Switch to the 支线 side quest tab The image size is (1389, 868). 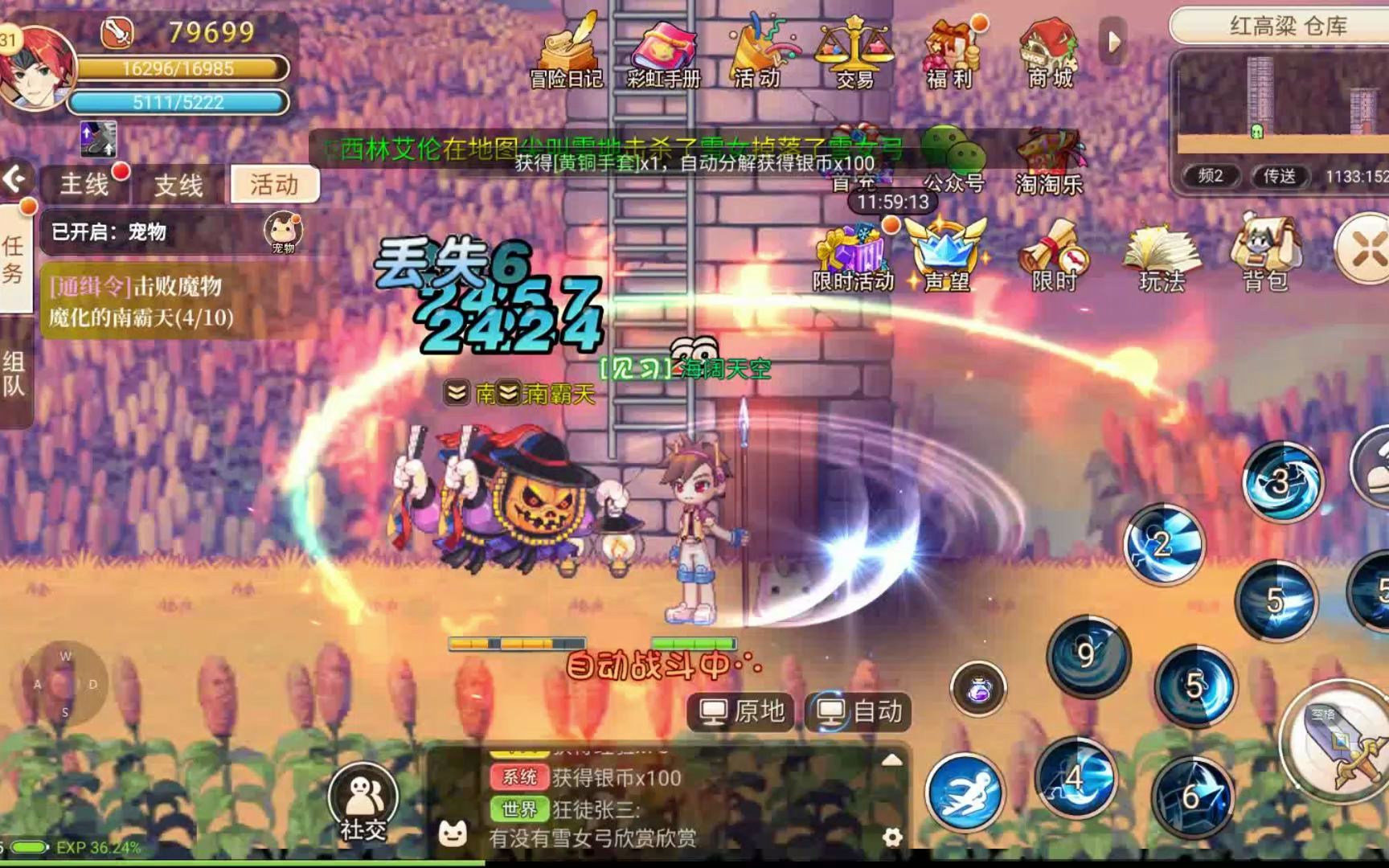[x=178, y=186]
